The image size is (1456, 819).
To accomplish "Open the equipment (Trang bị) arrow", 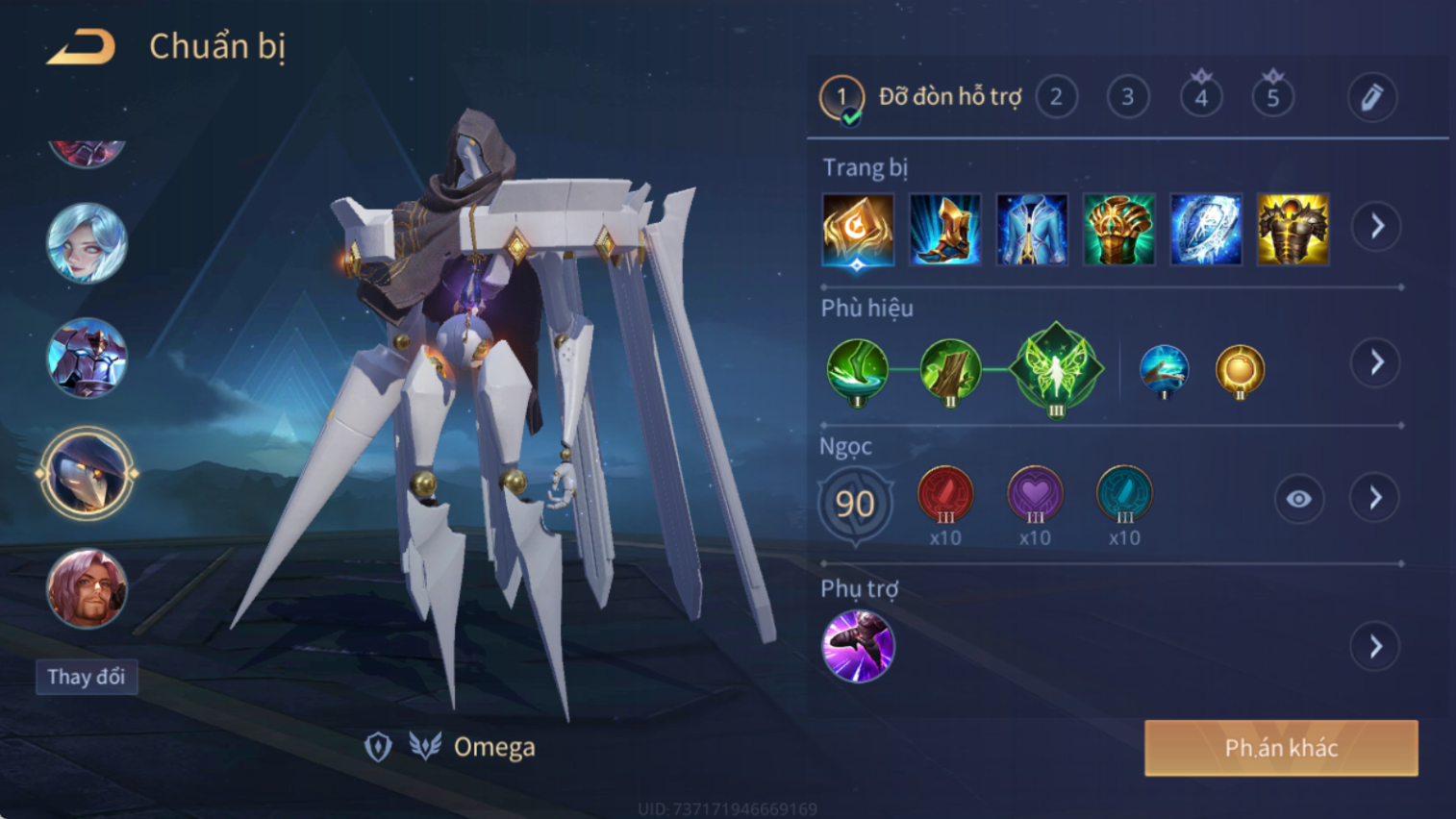I will (x=1376, y=227).
